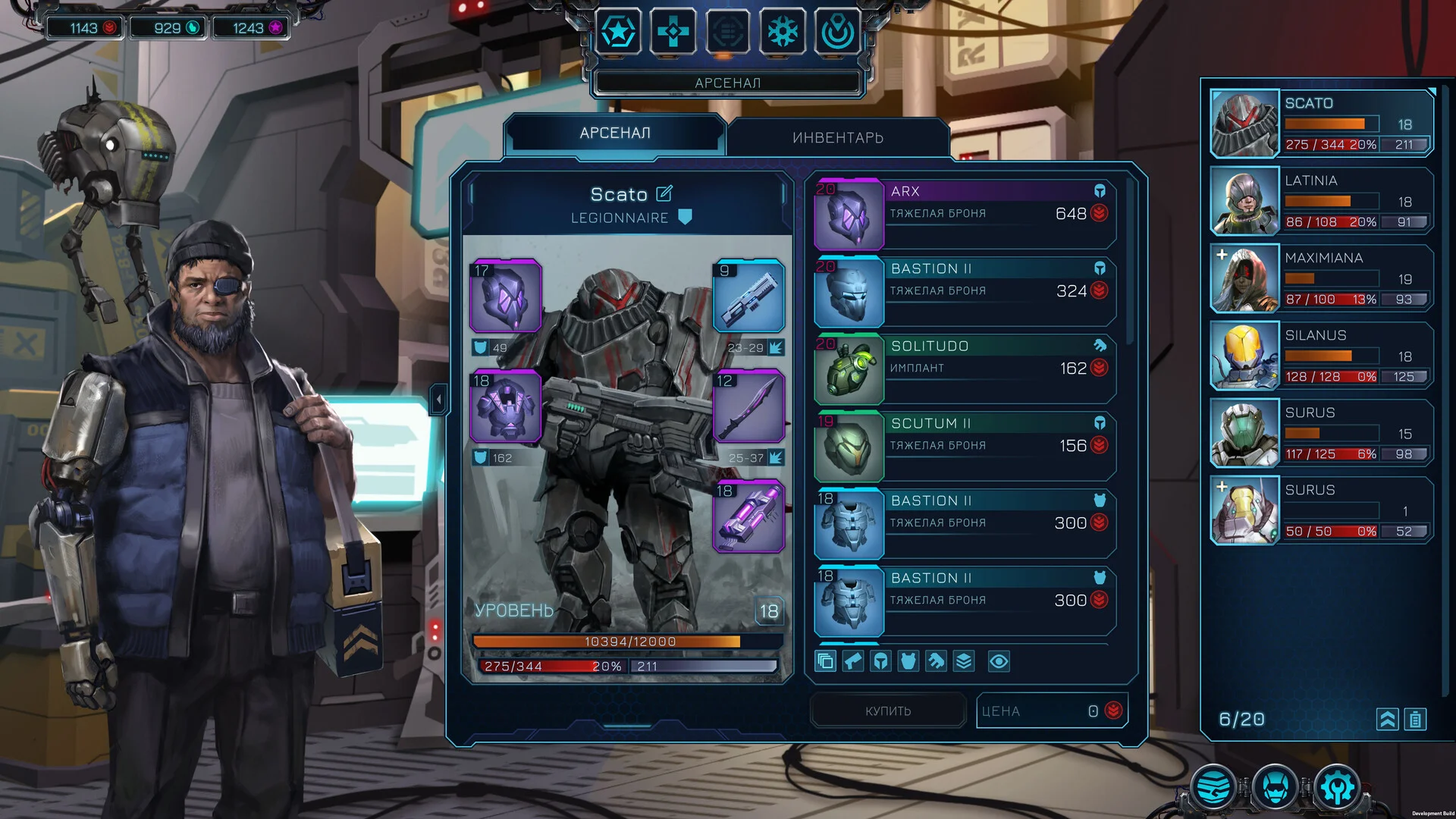This screenshot has height=819, width=1456.
Task: Select Silanus in the roster
Action: pyautogui.click(x=1321, y=356)
